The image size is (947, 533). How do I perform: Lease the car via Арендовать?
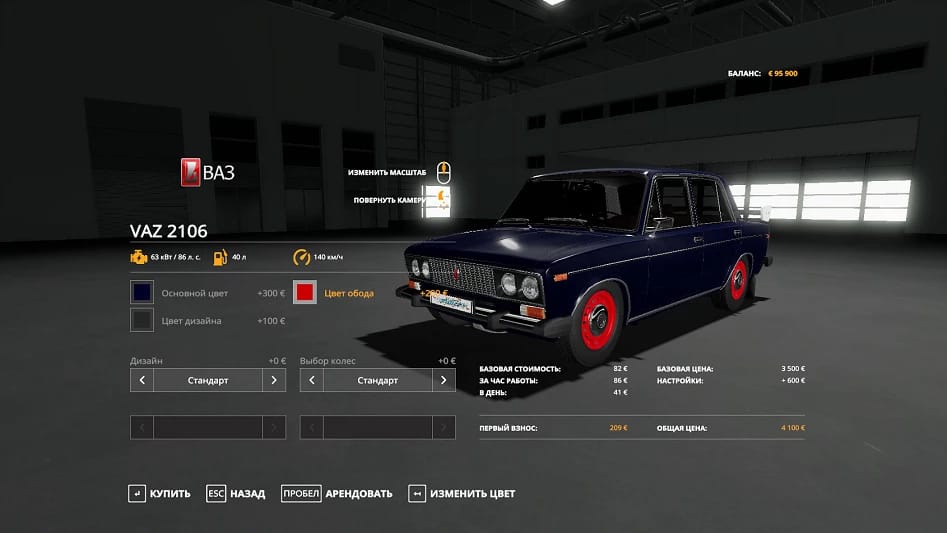click(337, 493)
